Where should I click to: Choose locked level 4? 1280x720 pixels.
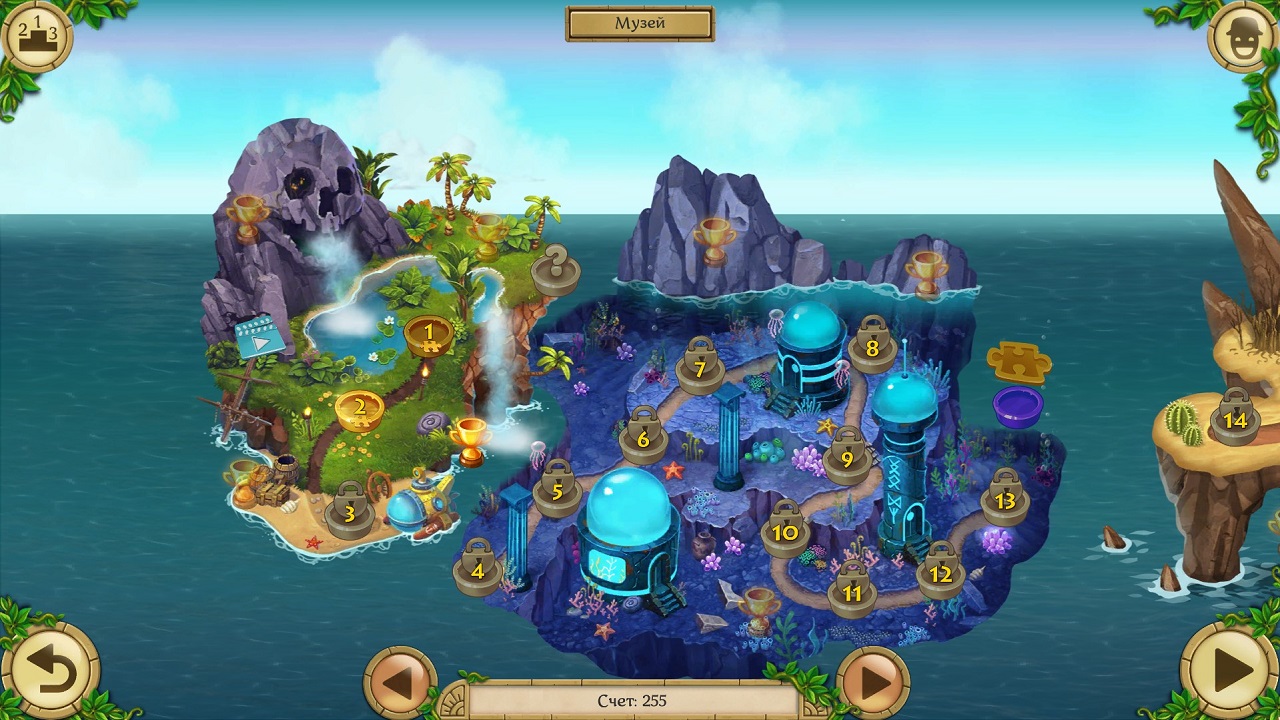tap(477, 569)
